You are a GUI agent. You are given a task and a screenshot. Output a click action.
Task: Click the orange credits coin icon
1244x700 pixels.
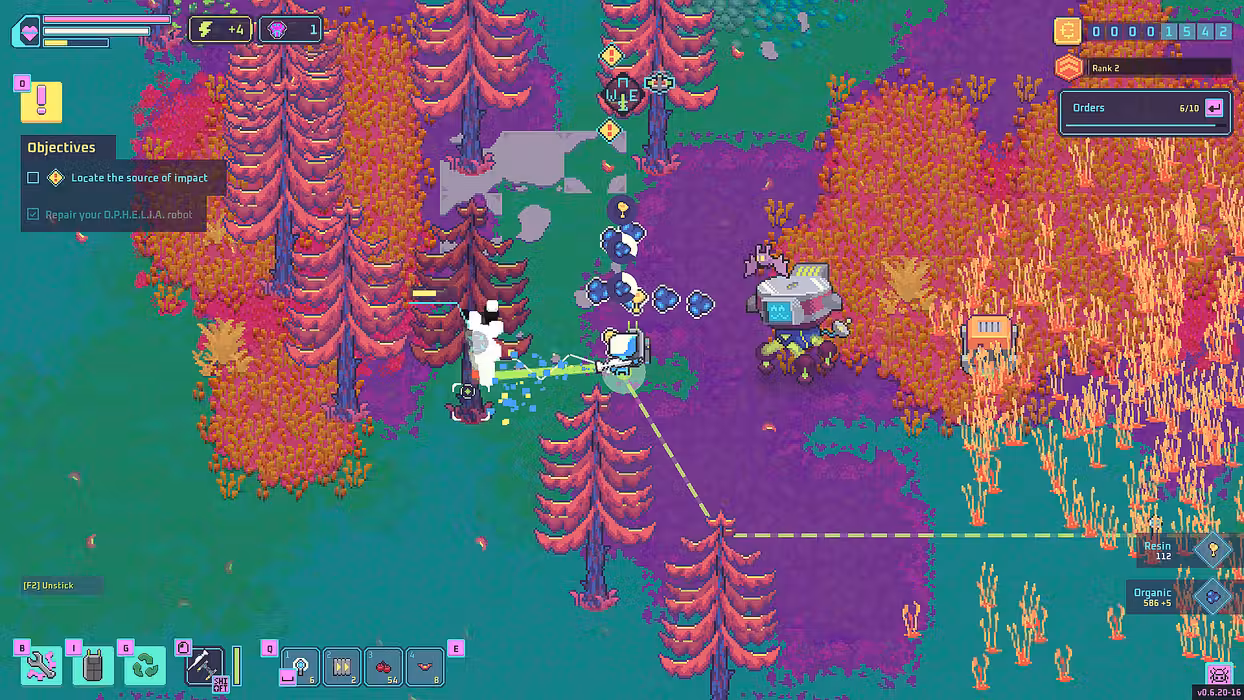pyautogui.click(x=1067, y=31)
